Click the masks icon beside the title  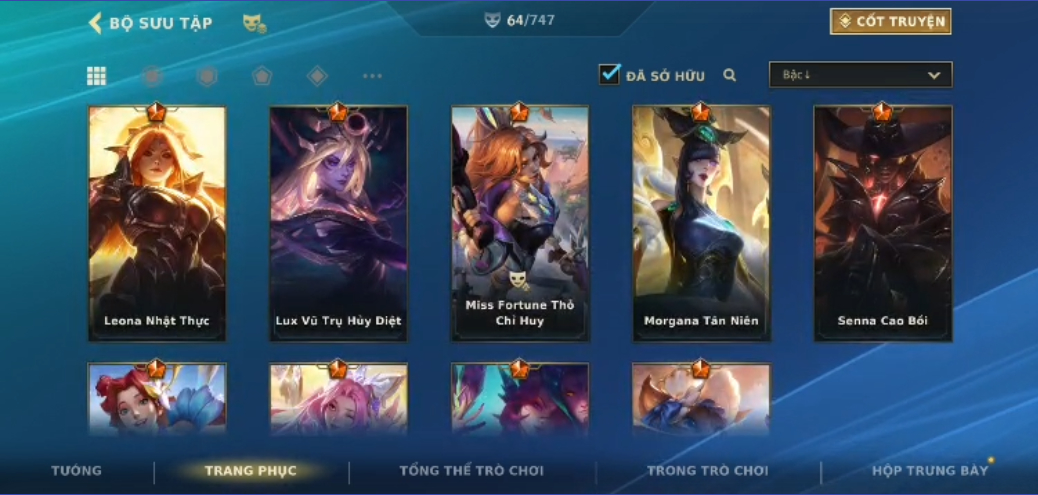coord(254,23)
